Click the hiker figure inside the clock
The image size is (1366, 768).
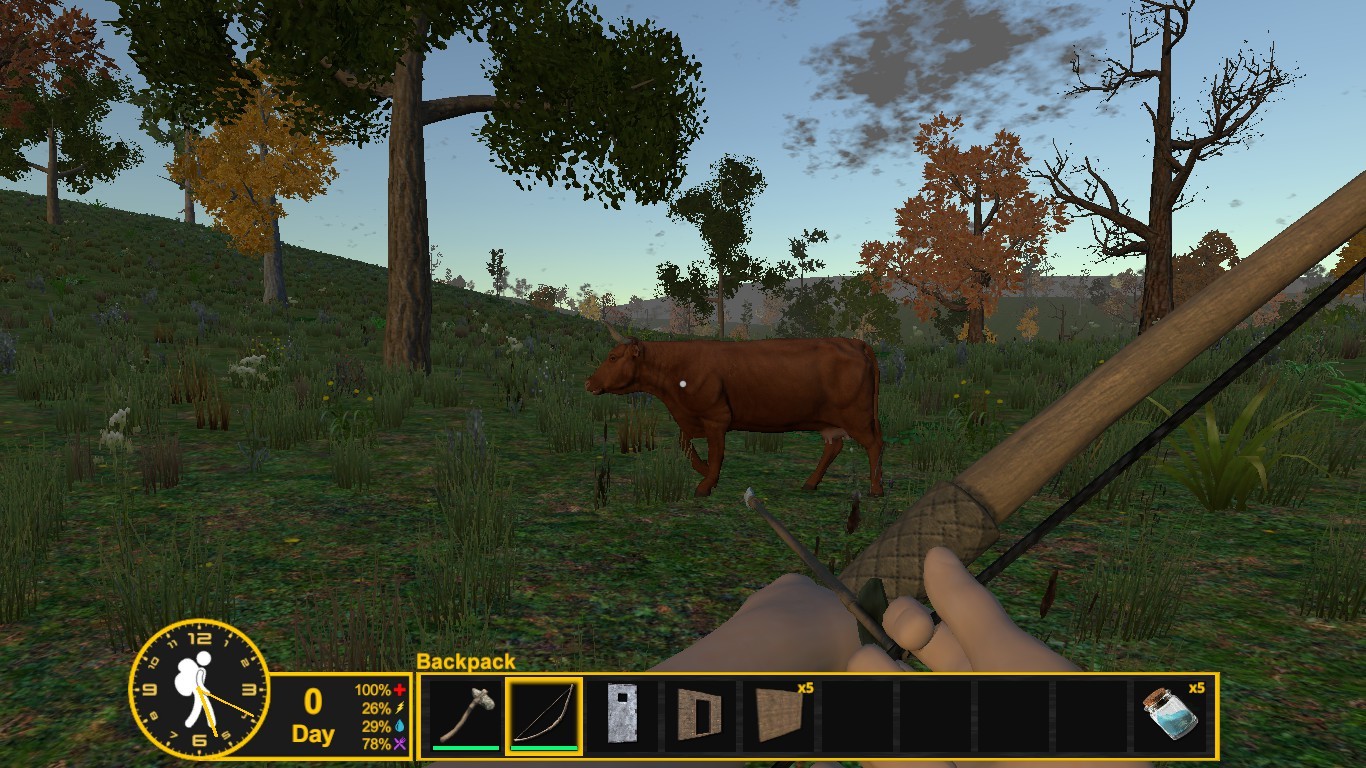coord(196,690)
